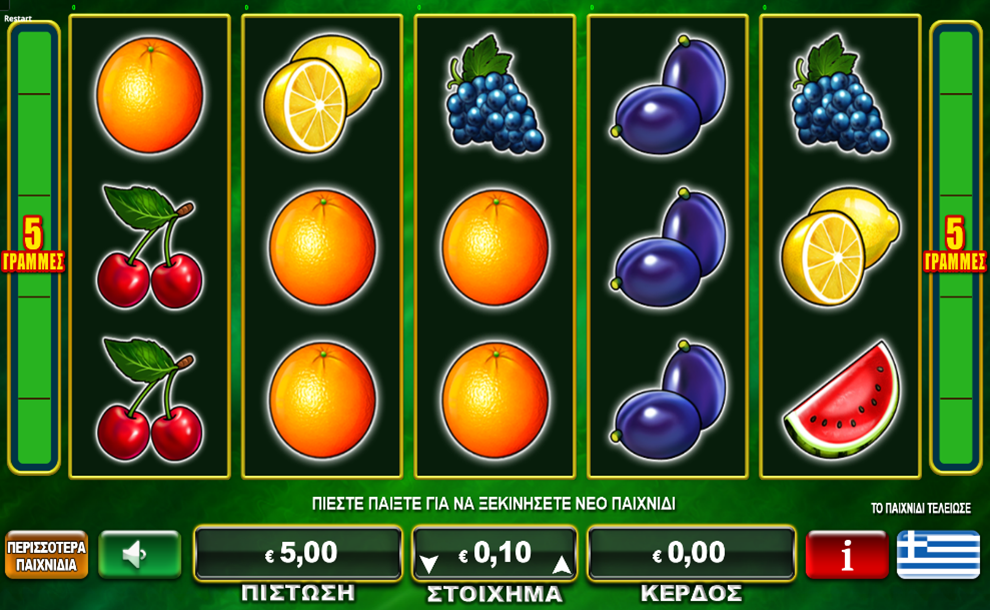The width and height of the screenshot is (990, 610).
Task: Select the left 5 ΓΡΑΜΜΕΣ lines indicator
Action: coord(33,246)
